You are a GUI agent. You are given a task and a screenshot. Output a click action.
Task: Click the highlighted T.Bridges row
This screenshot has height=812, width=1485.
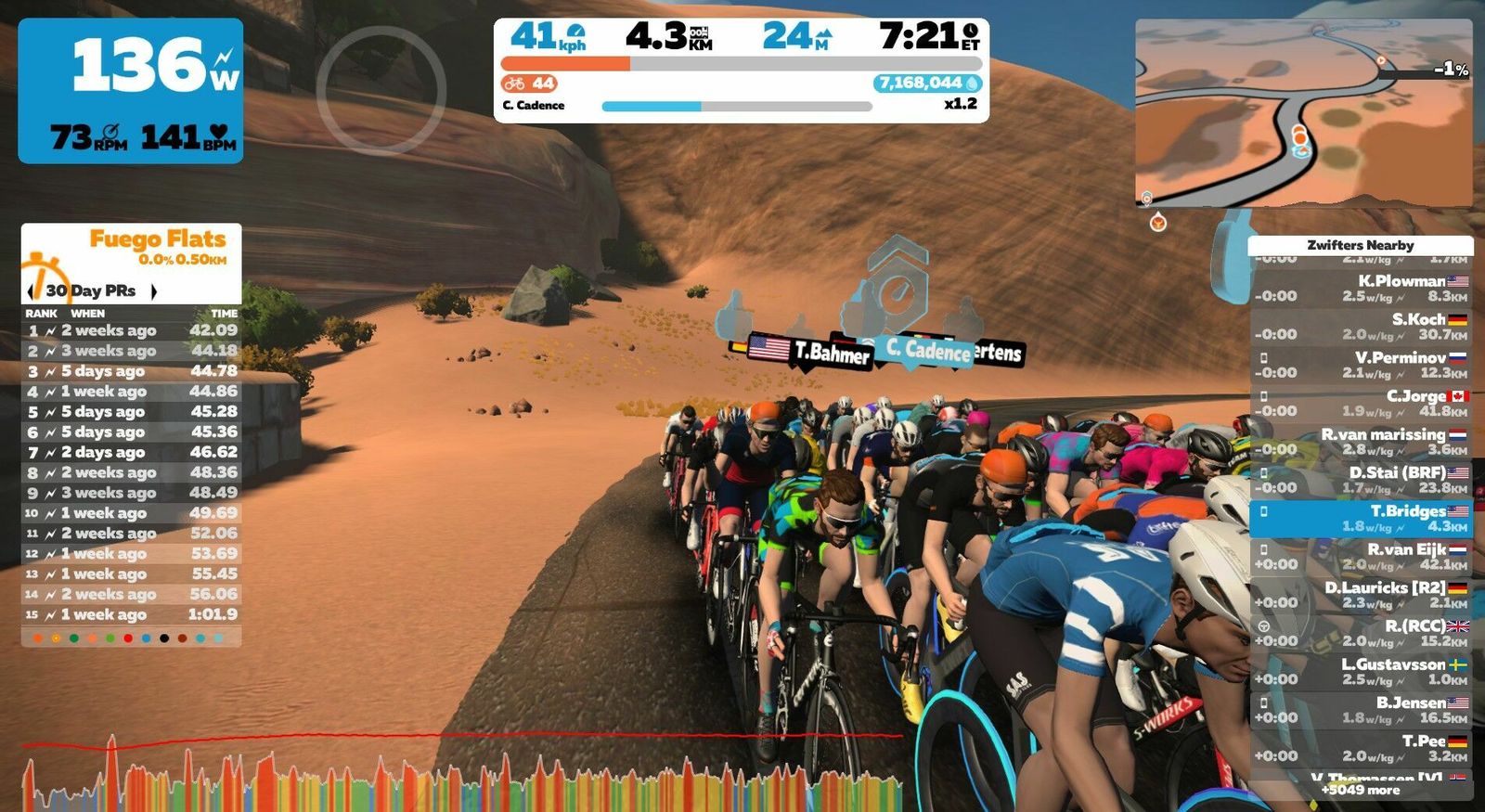click(1360, 518)
